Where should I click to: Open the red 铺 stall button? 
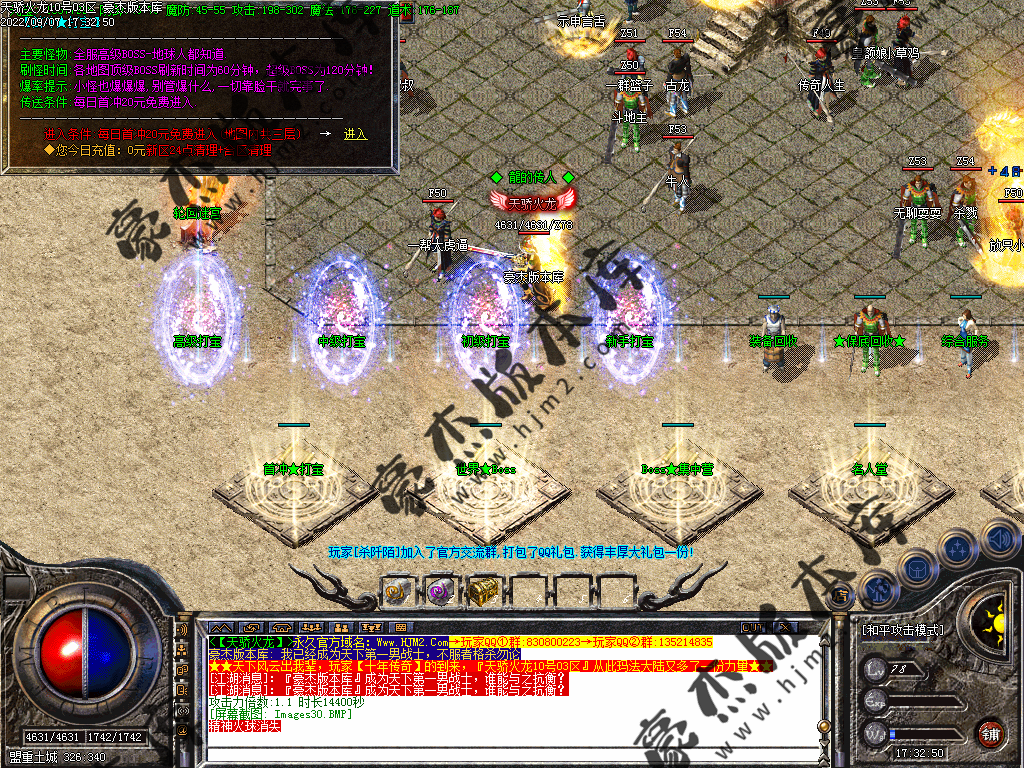pyautogui.click(x=990, y=733)
